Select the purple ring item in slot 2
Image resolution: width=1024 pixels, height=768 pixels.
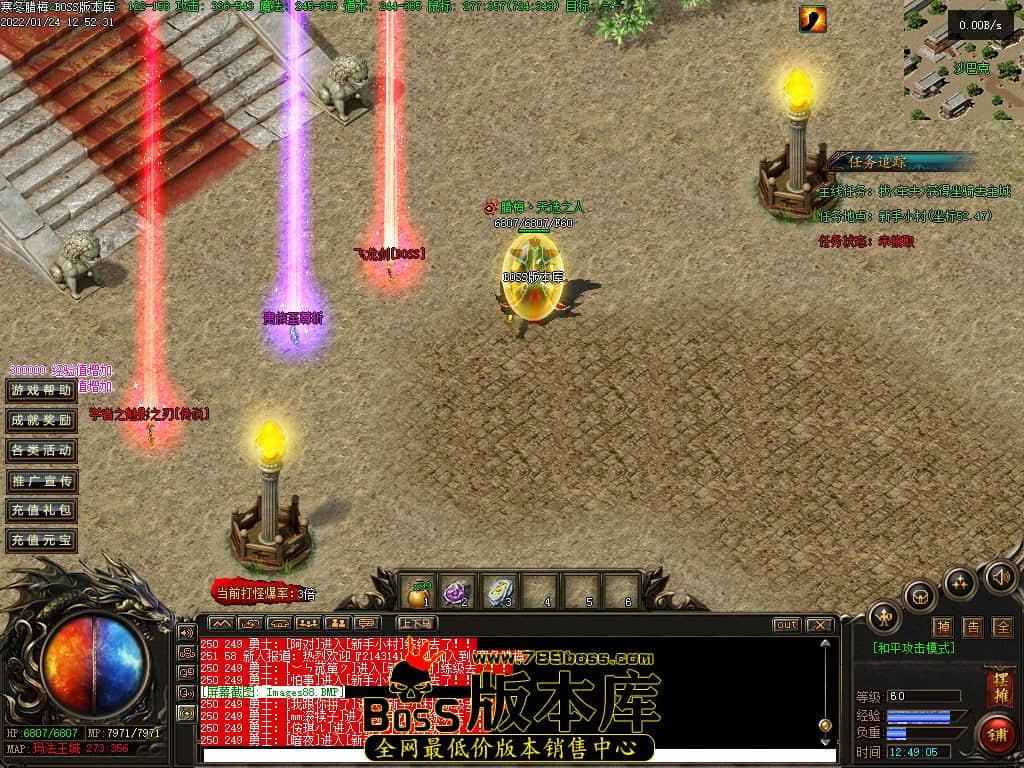click(x=458, y=592)
